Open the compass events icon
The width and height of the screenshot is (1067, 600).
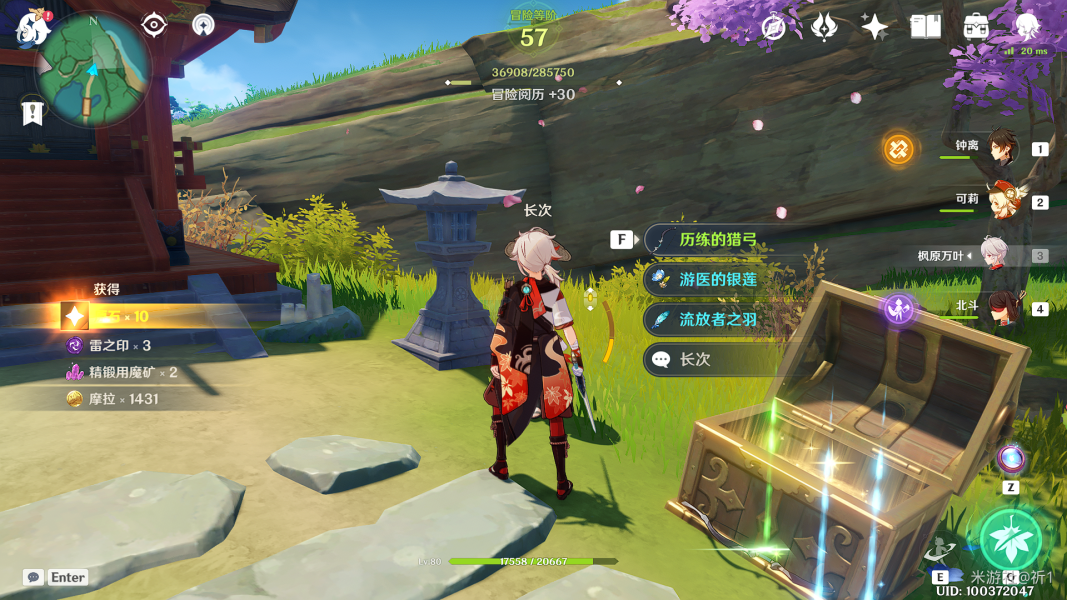(774, 27)
